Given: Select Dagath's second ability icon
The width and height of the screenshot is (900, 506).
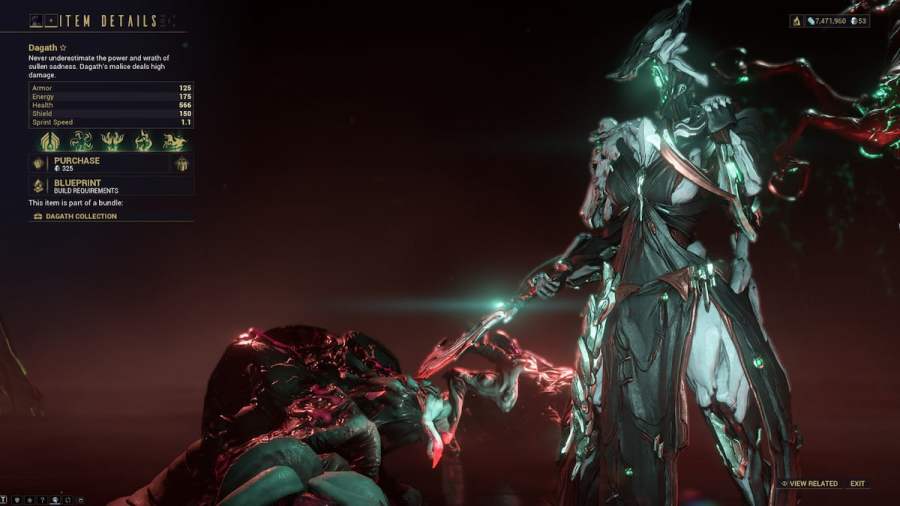Looking at the screenshot, I should click(x=80, y=141).
